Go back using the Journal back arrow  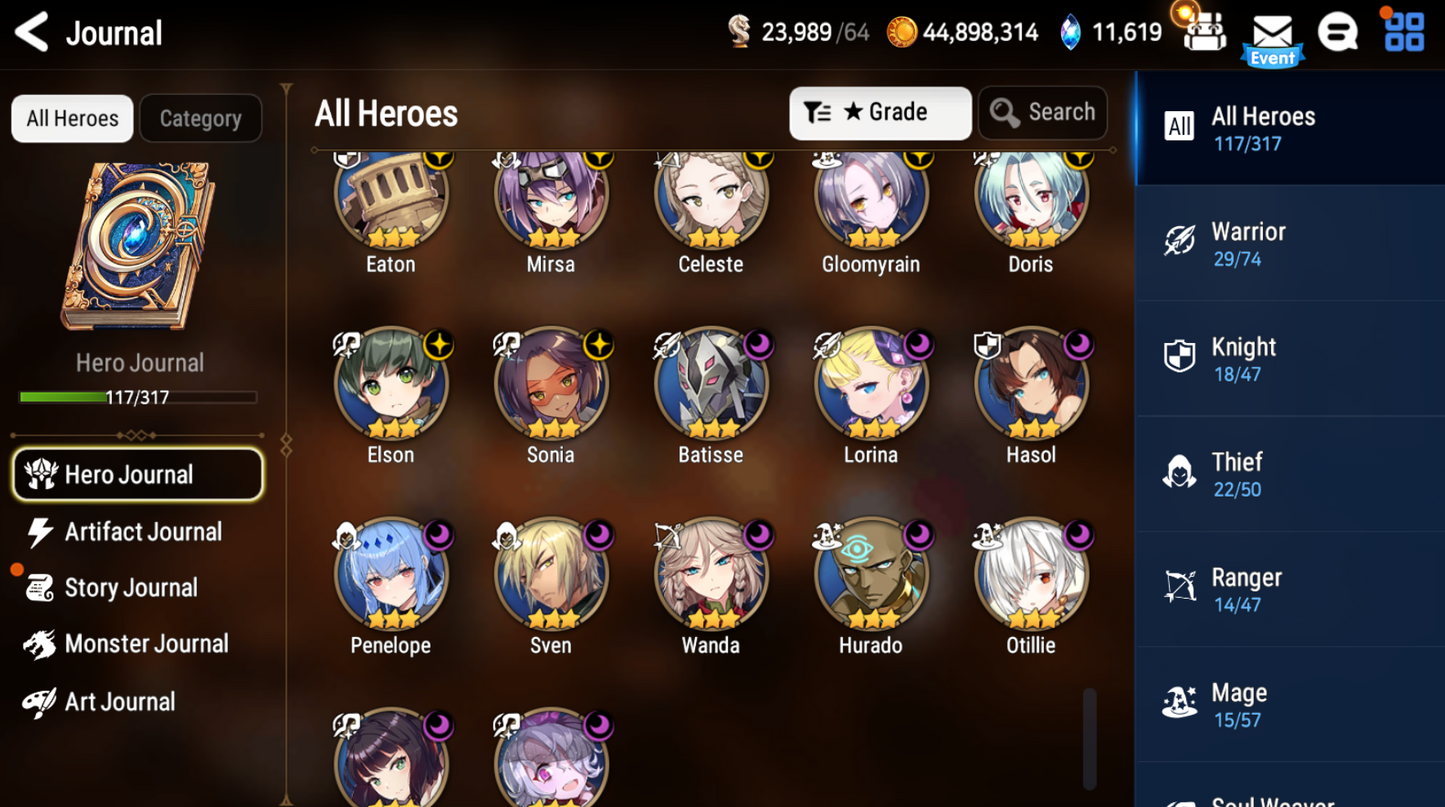(x=28, y=32)
